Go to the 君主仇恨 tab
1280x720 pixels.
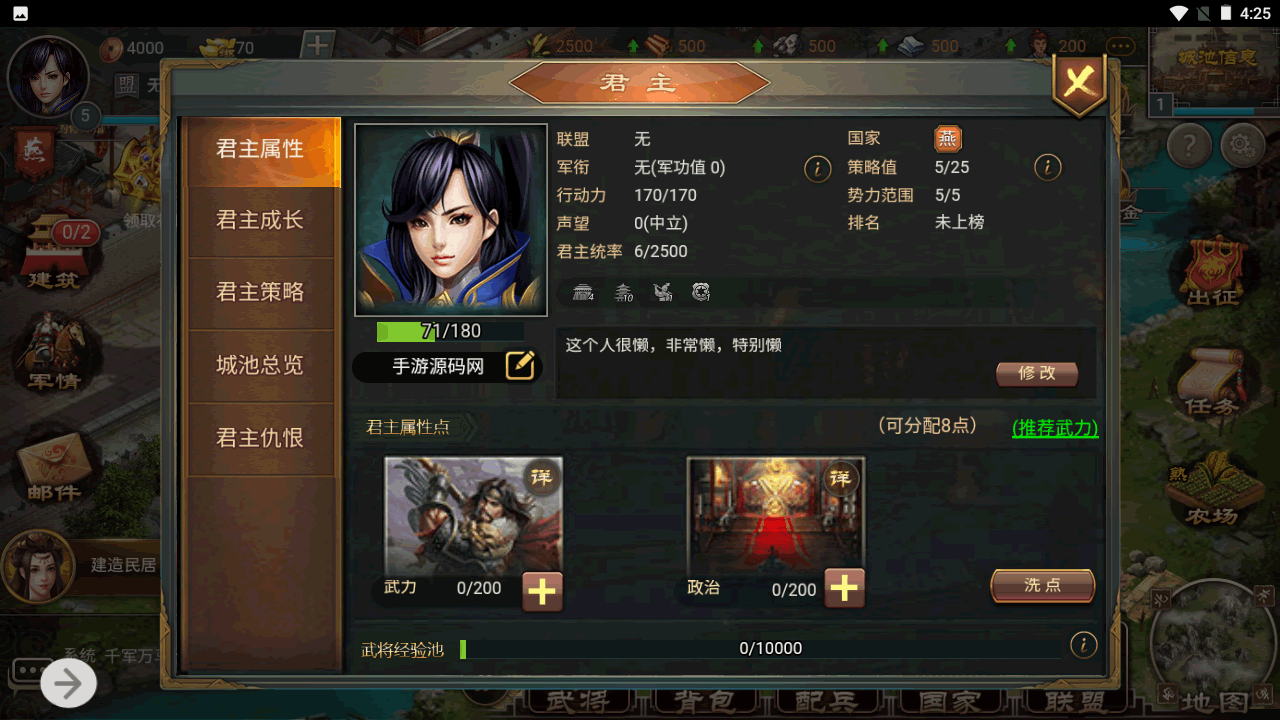(x=260, y=438)
